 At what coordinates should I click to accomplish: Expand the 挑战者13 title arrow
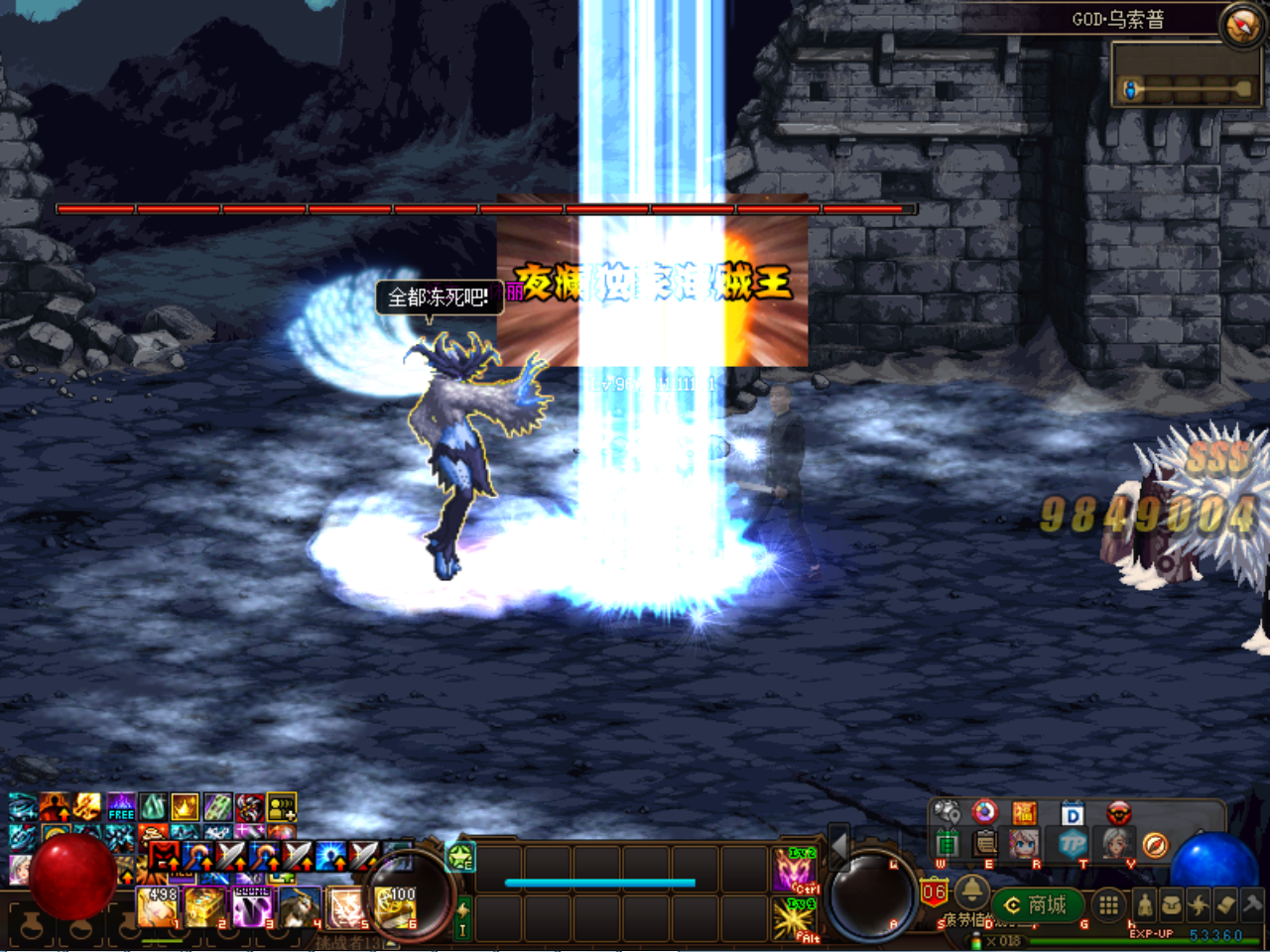(389, 942)
